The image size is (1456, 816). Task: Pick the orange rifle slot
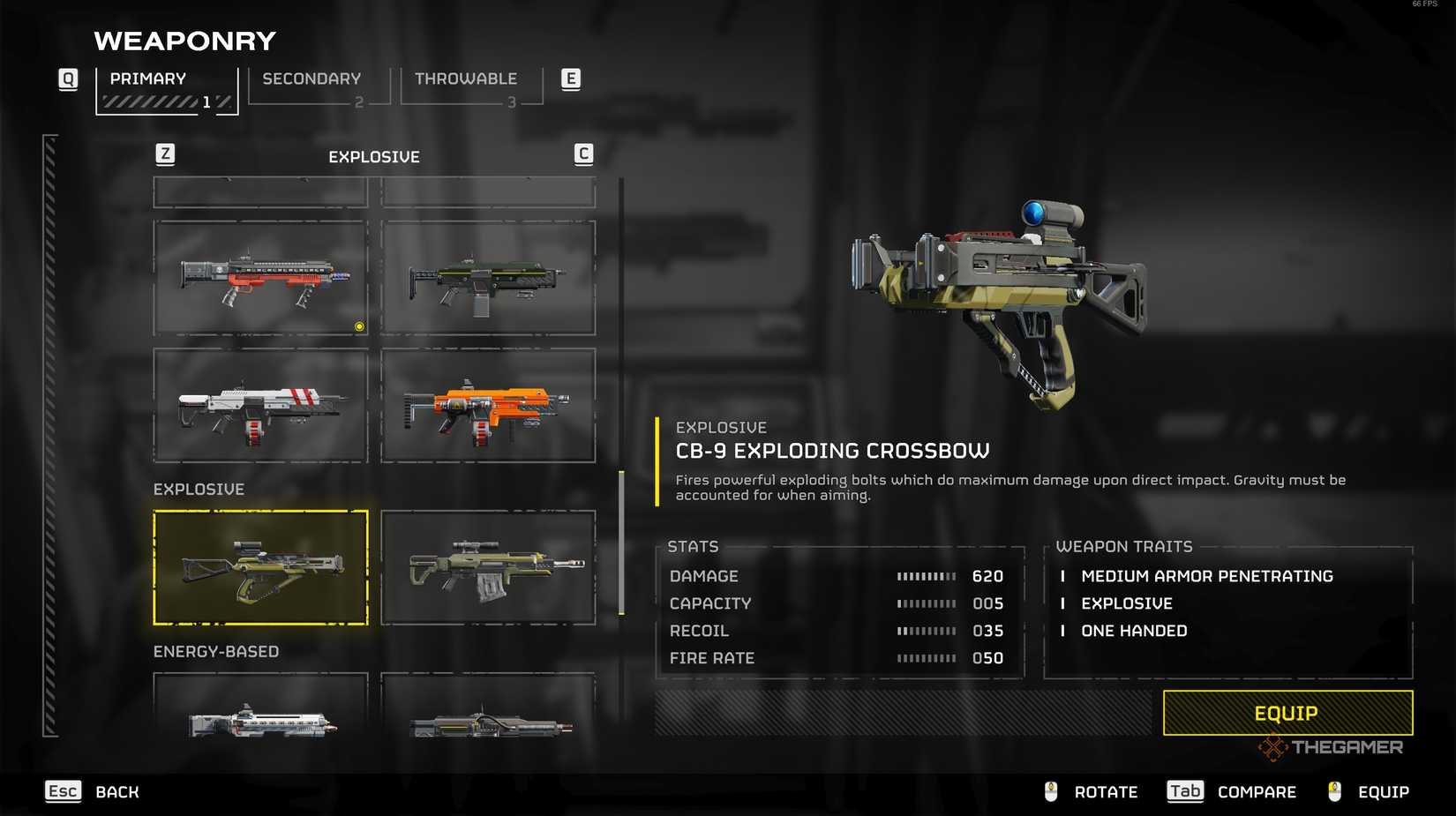488,406
